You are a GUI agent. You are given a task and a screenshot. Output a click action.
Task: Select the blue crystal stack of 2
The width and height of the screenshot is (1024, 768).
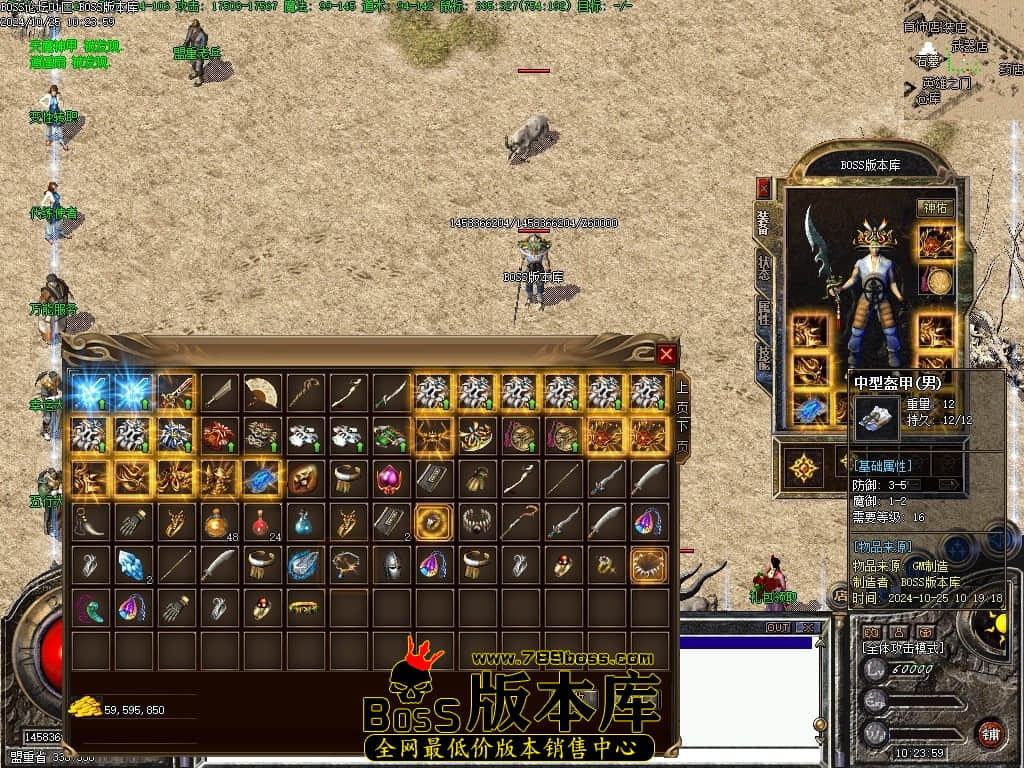tap(132, 564)
